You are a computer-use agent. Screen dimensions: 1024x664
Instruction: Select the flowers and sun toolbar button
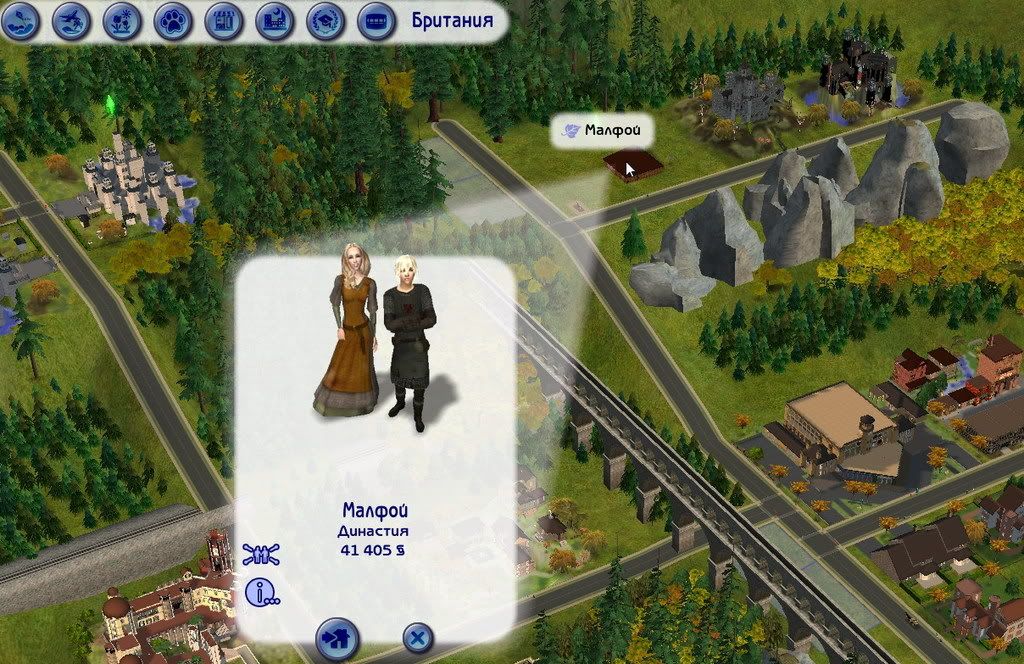(122, 20)
